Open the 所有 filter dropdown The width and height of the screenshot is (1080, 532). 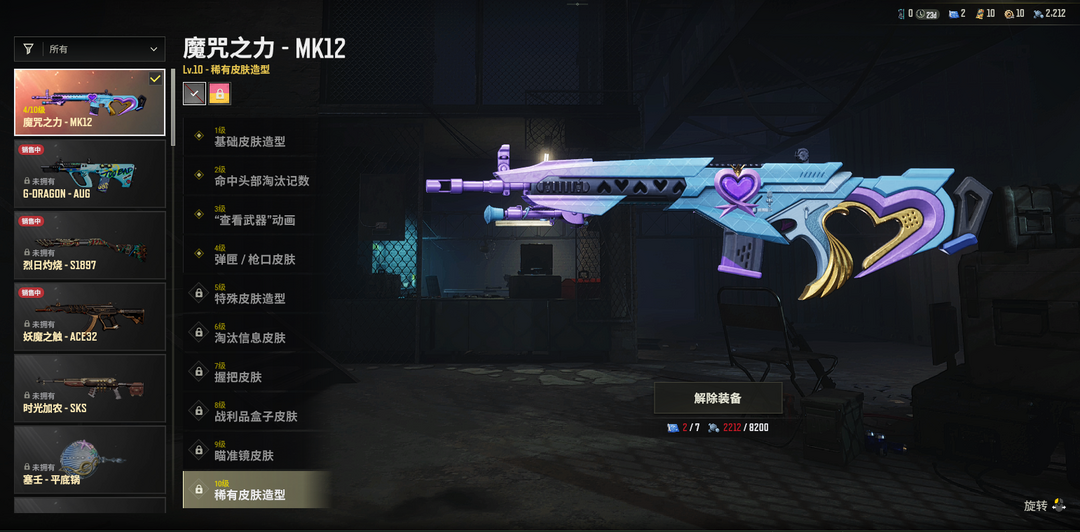90,48
